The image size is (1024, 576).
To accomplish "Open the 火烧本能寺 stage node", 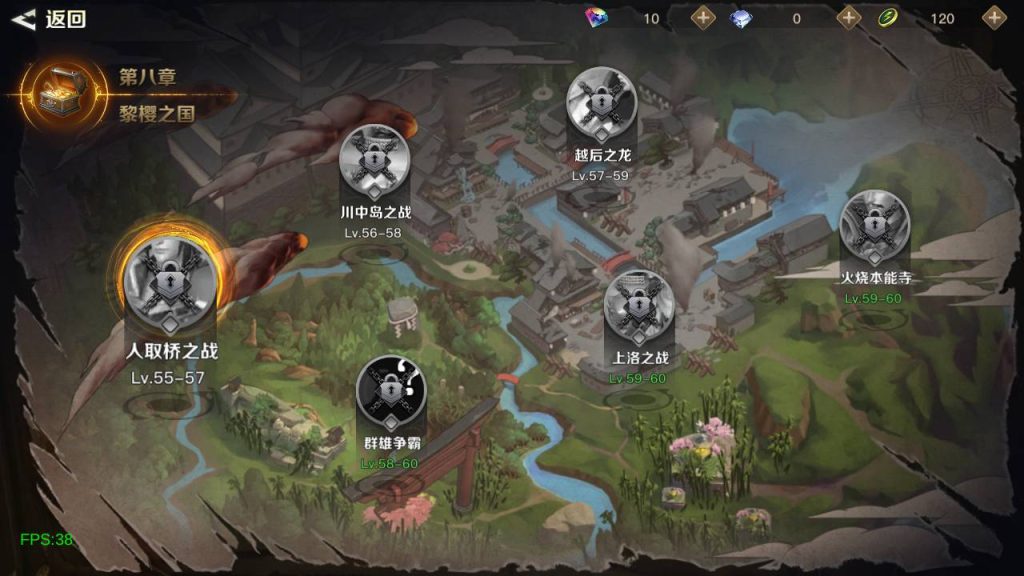I will click(875, 225).
